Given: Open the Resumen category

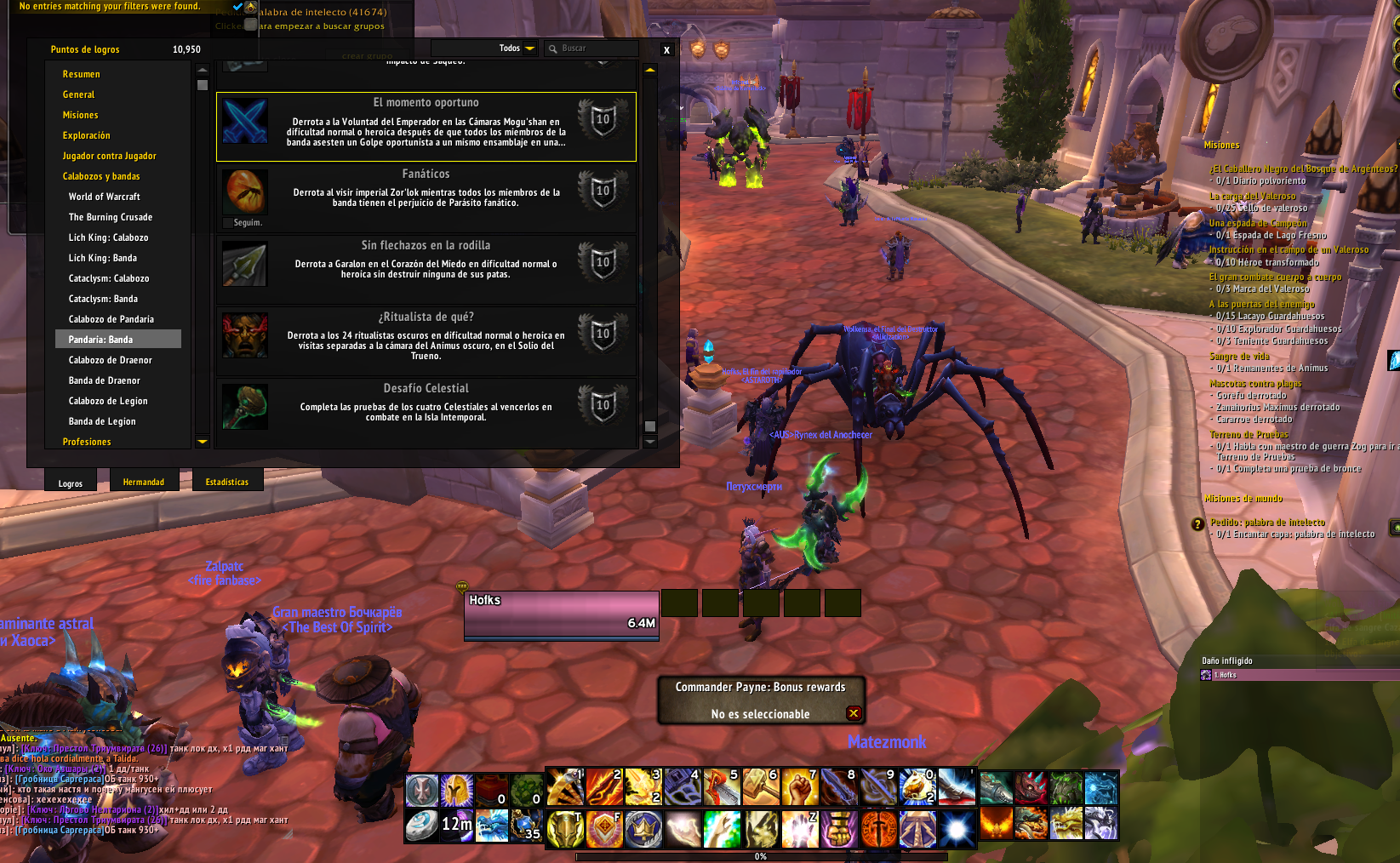Looking at the screenshot, I should [82, 74].
